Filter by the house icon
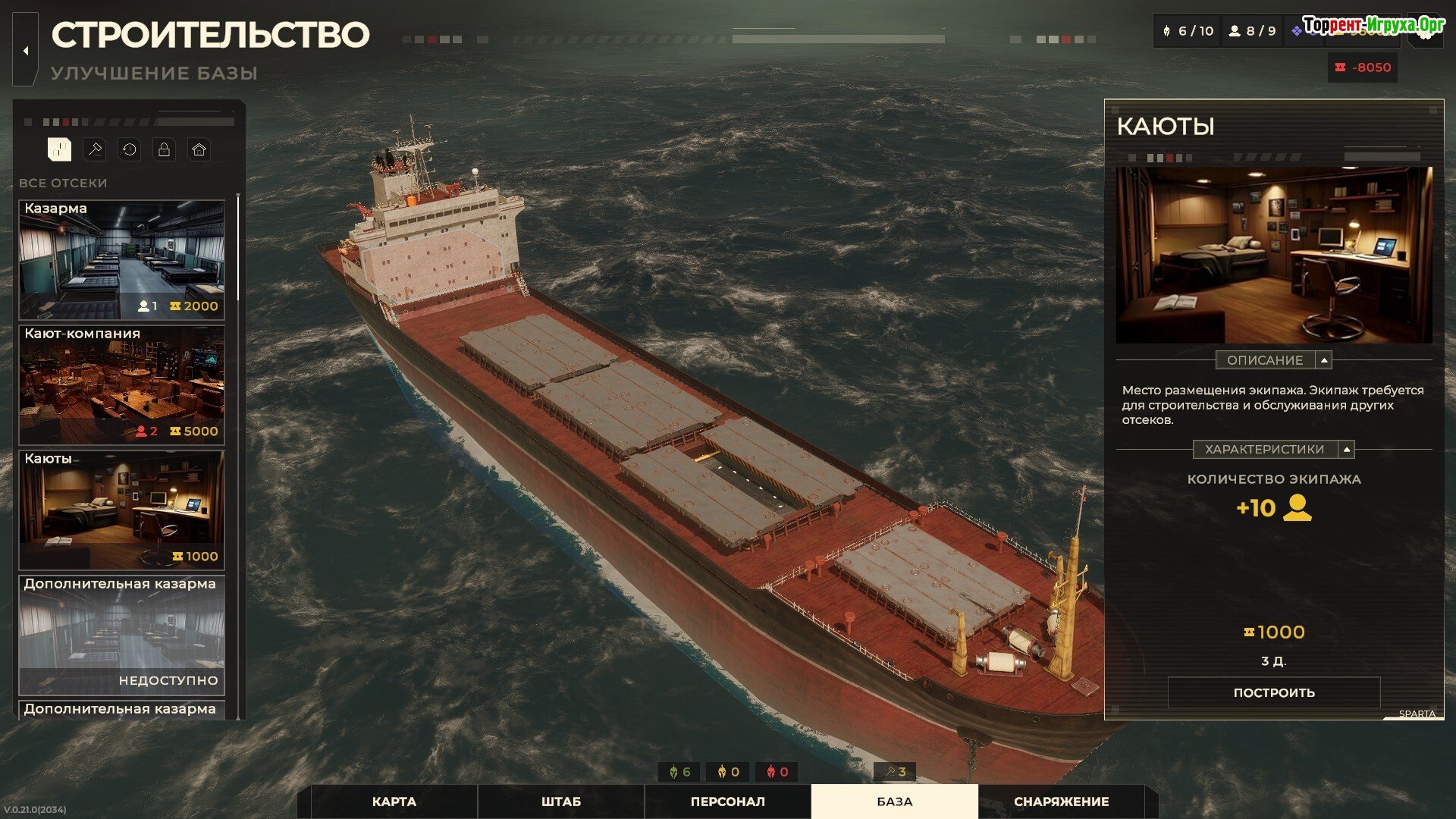 point(199,149)
